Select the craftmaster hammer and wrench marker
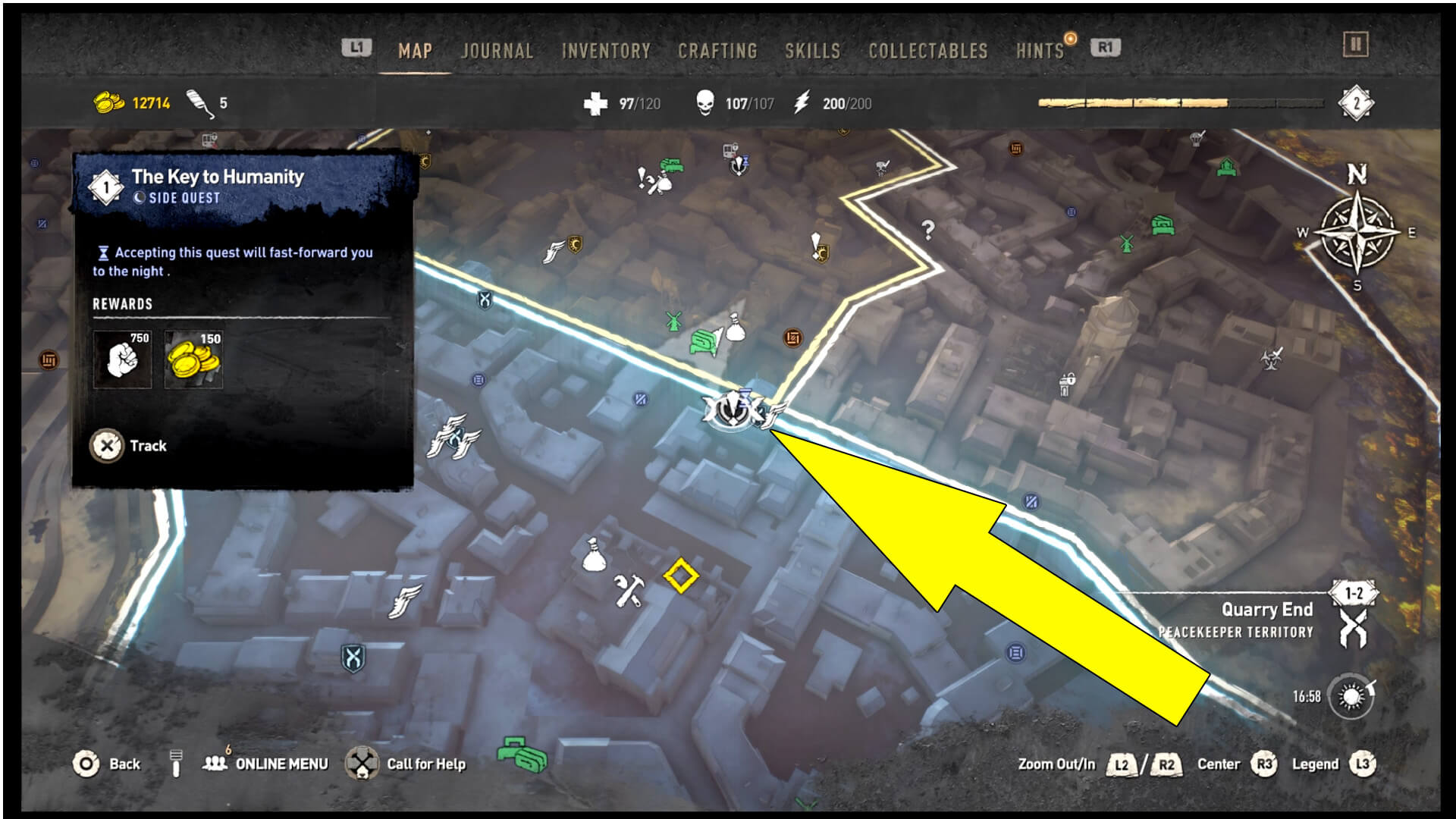 click(x=629, y=591)
